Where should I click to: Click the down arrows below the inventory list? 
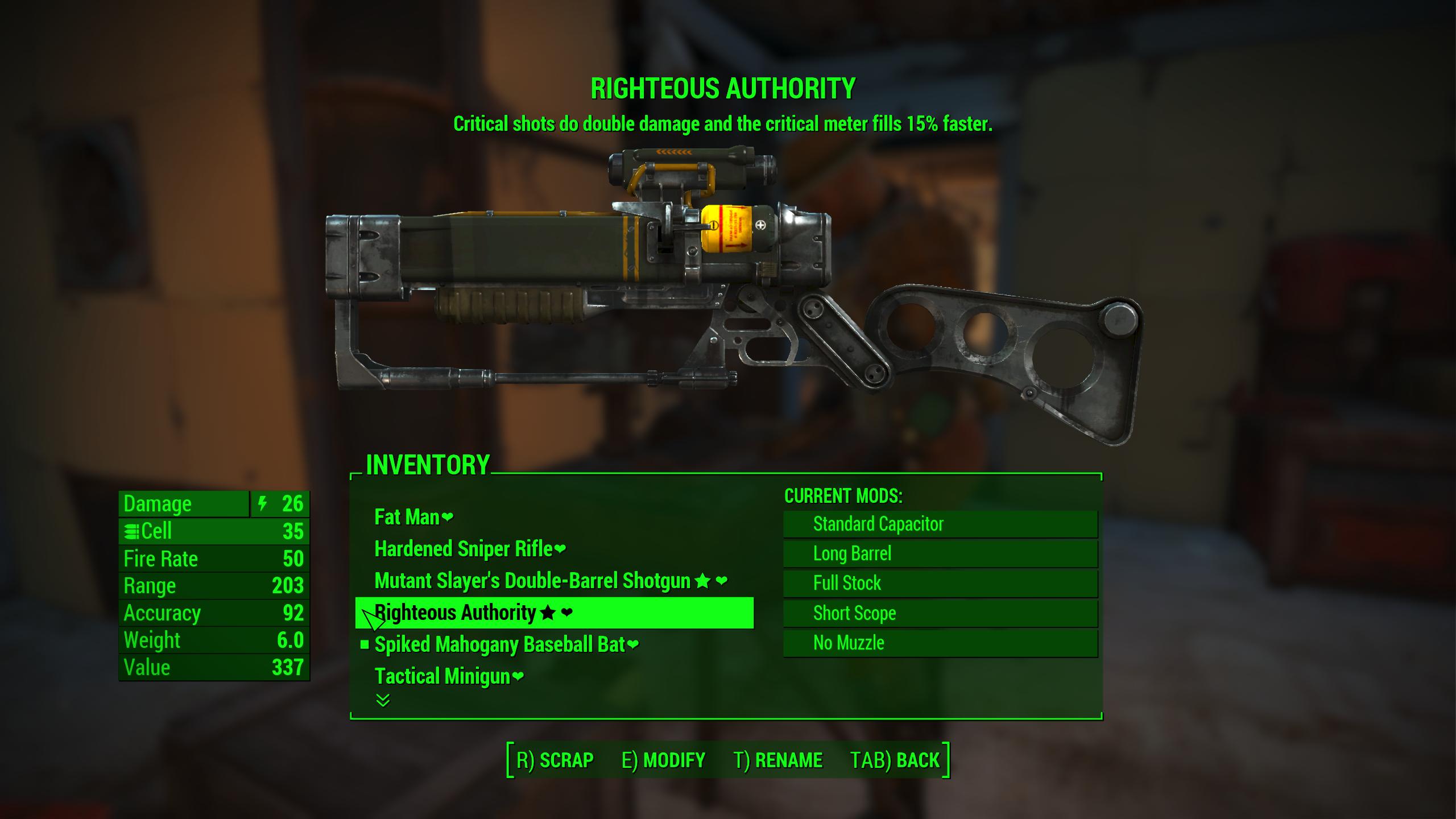click(383, 700)
